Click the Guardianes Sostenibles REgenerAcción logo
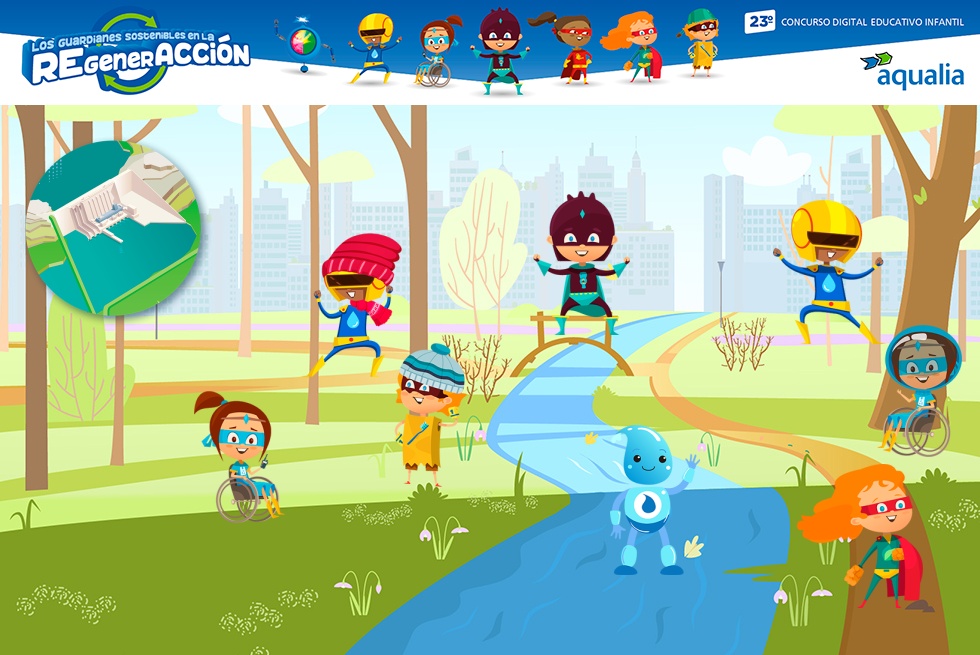Screen dimensions: 980x655 (137, 53)
